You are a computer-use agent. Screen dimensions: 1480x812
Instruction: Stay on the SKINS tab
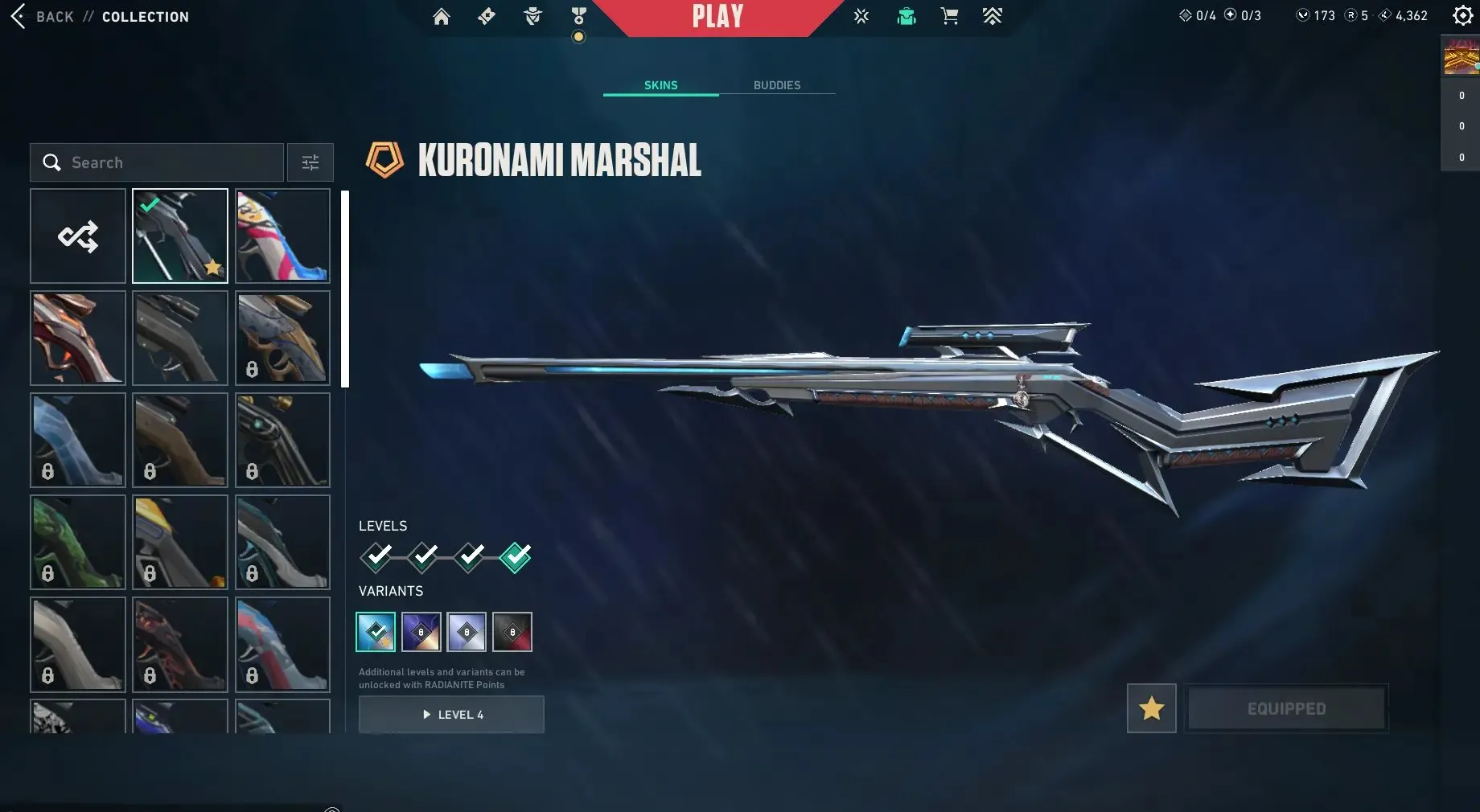click(660, 84)
